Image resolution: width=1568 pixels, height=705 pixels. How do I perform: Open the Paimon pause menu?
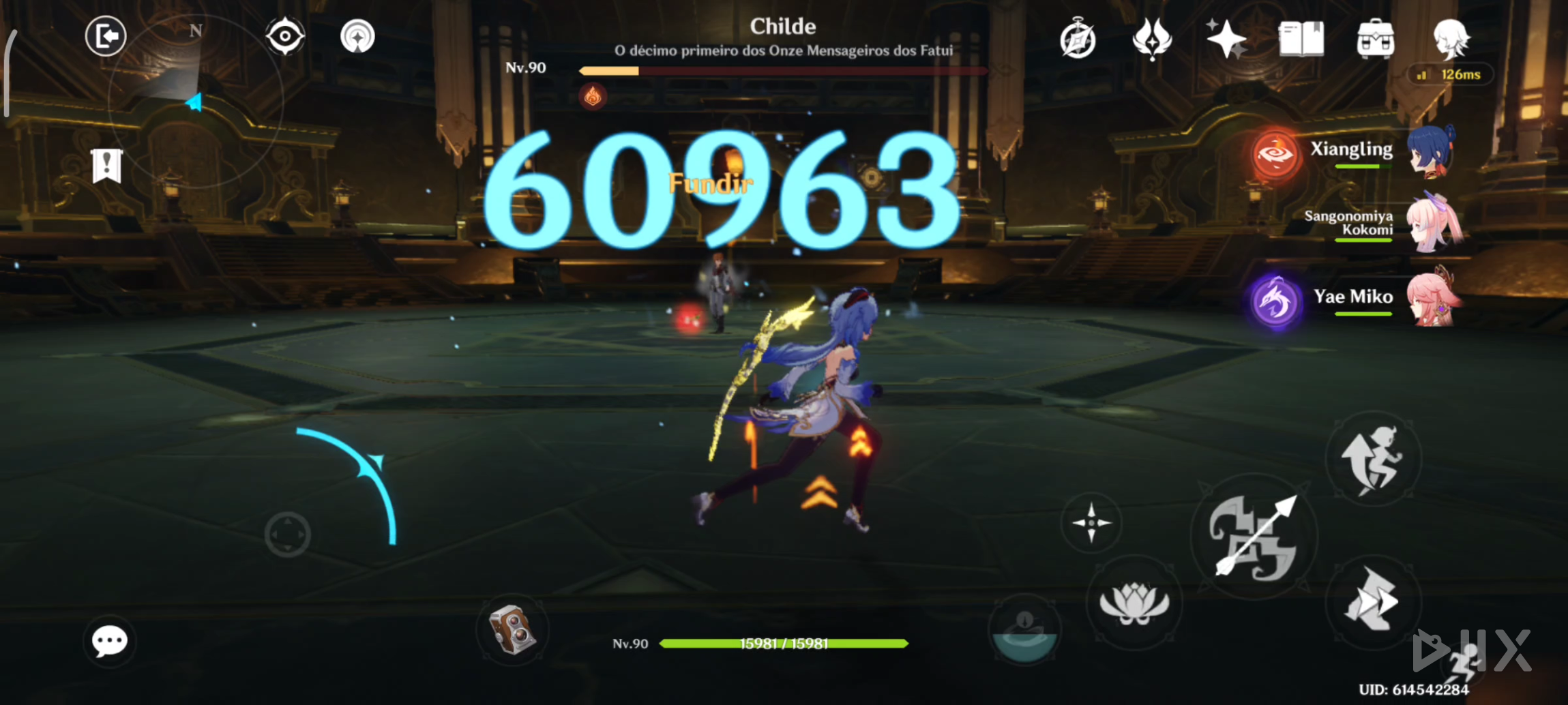(106, 36)
